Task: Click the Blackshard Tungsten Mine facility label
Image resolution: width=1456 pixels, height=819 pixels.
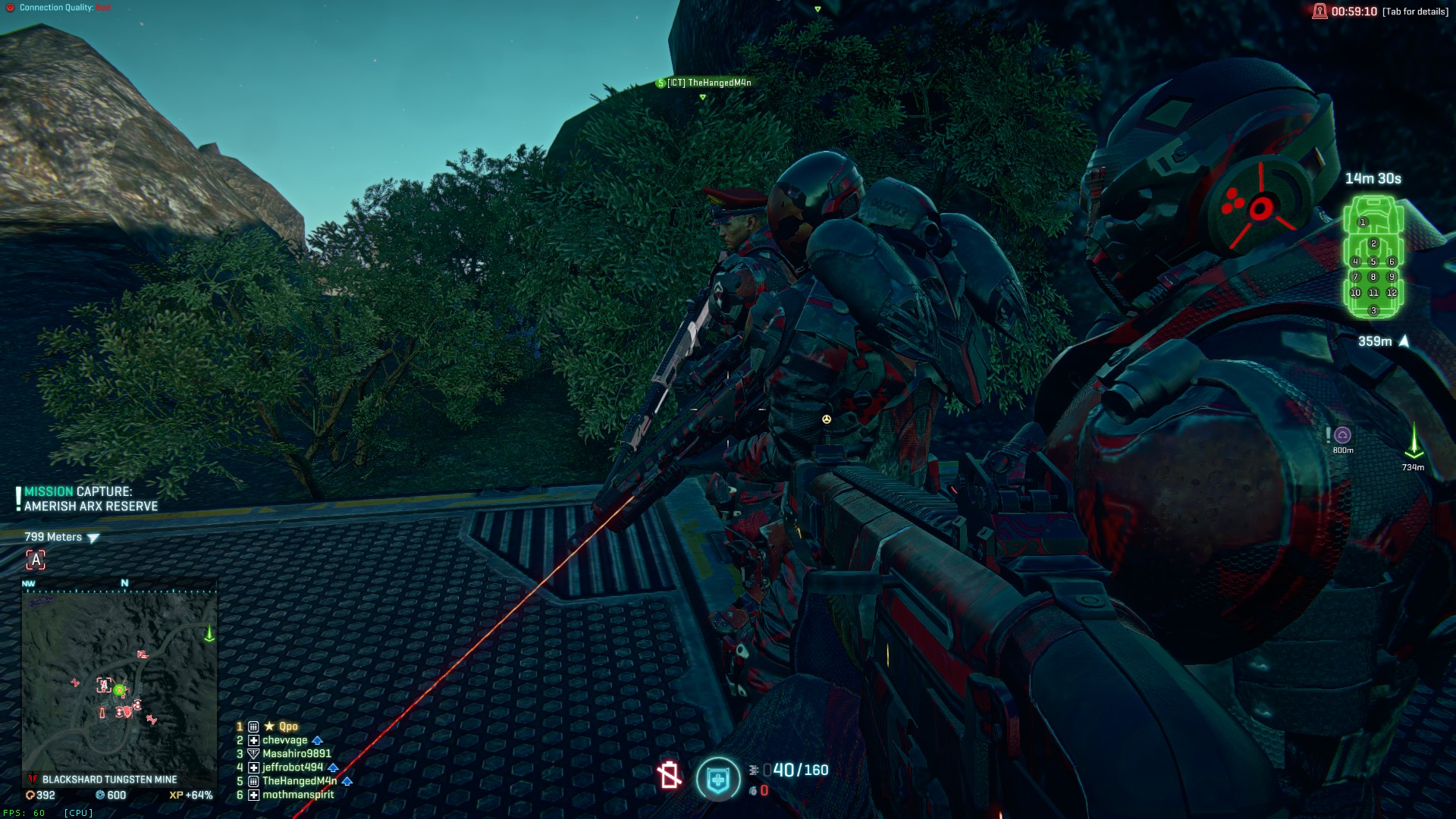Action: 109,780
